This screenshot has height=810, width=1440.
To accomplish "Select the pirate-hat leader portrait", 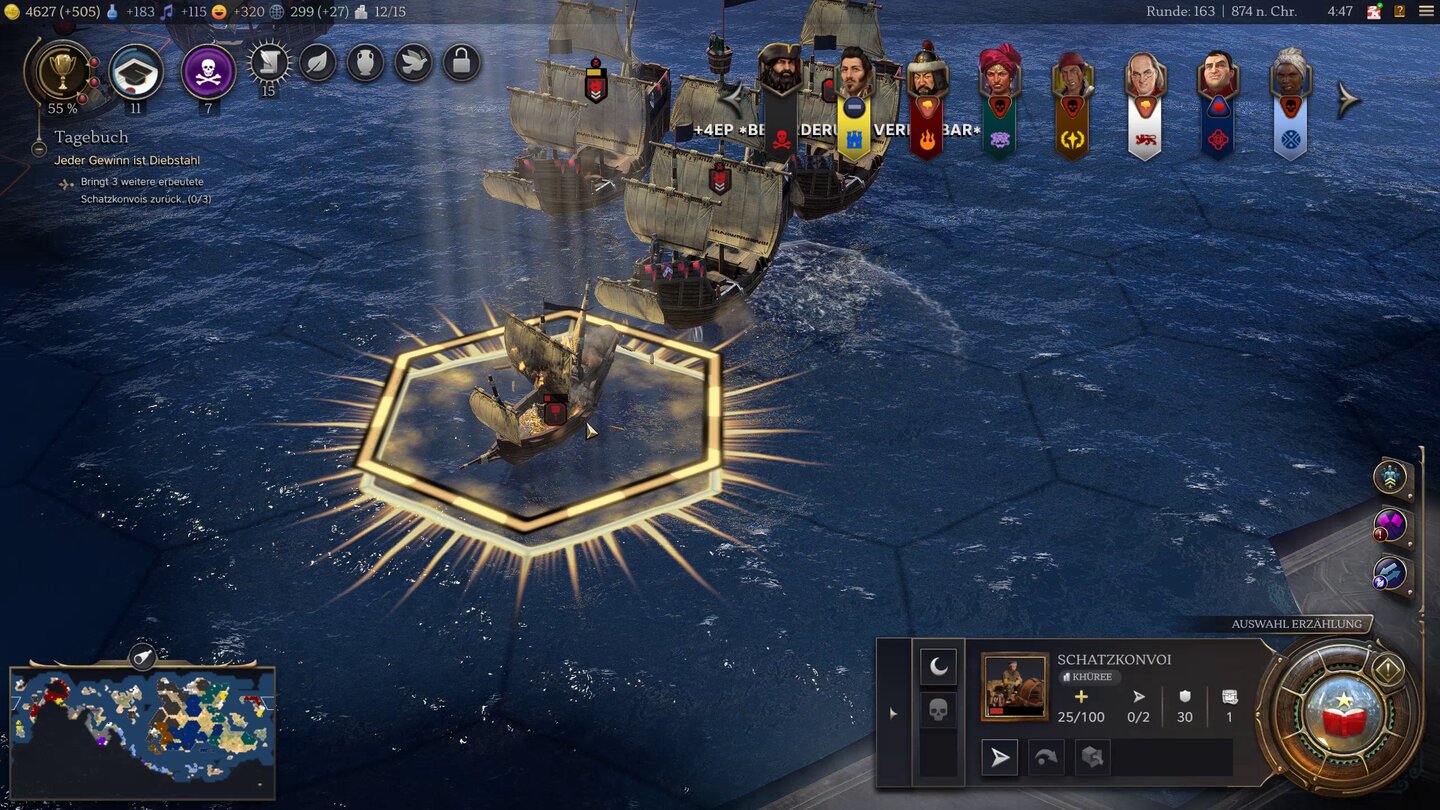I will (780, 75).
